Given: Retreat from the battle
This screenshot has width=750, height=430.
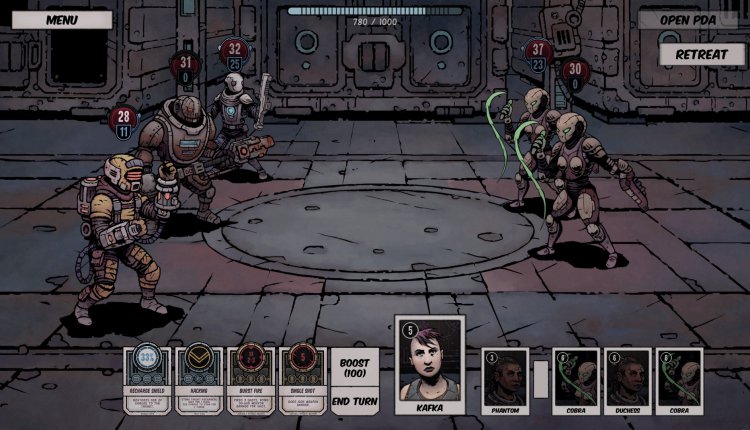Looking at the screenshot, I should pos(702,53).
